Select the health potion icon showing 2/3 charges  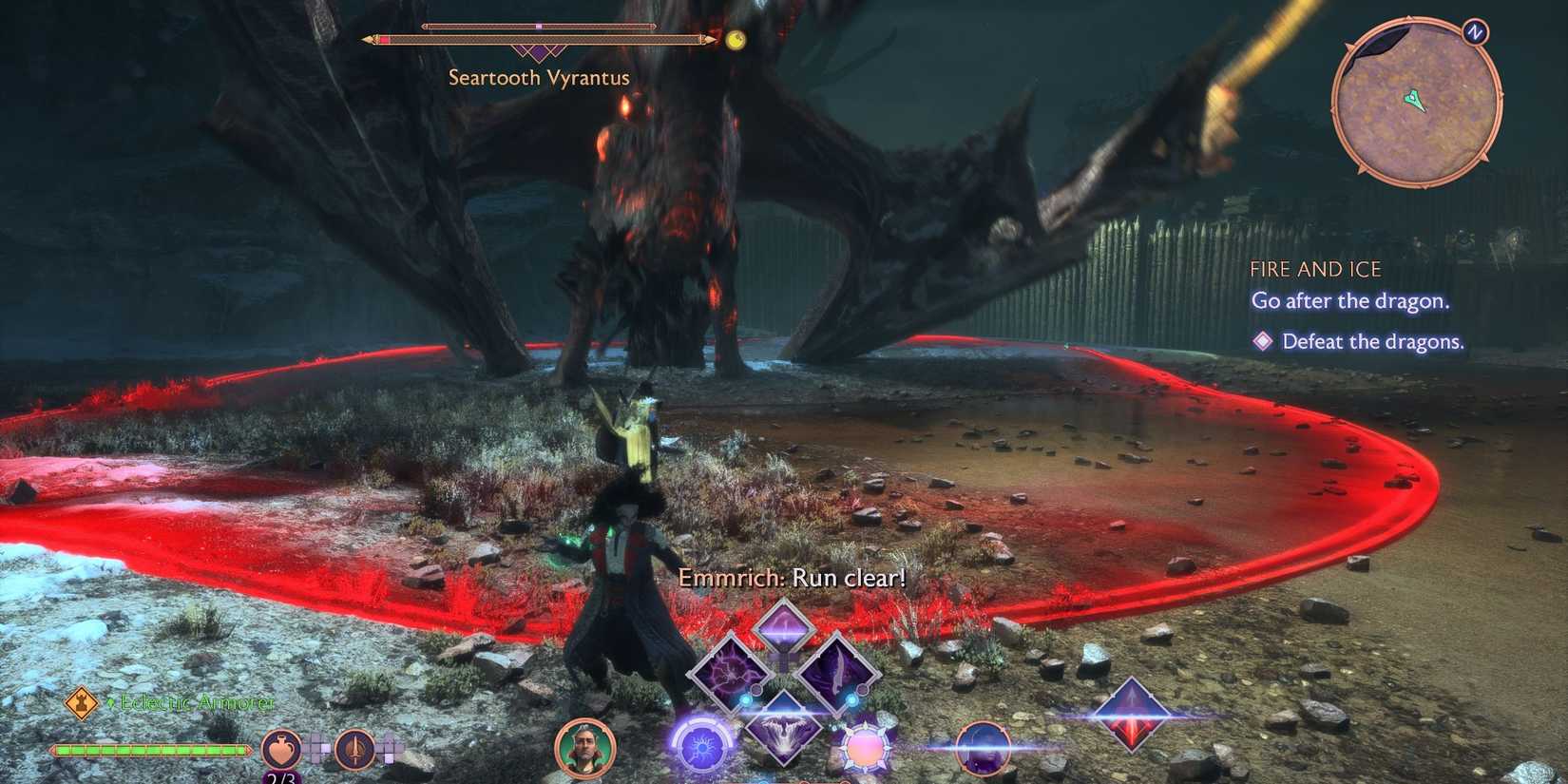click(x=279, y=750)
